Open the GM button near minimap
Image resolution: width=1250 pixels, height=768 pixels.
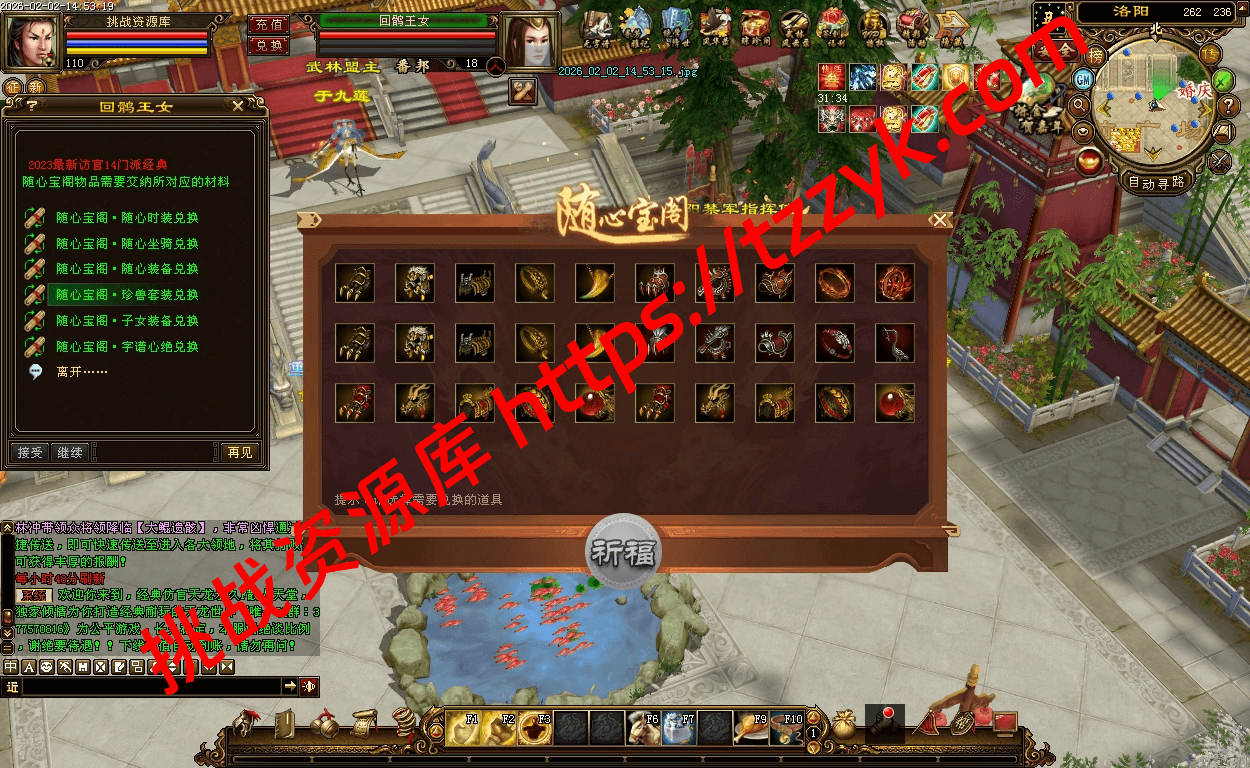[x=1083, y=78]
